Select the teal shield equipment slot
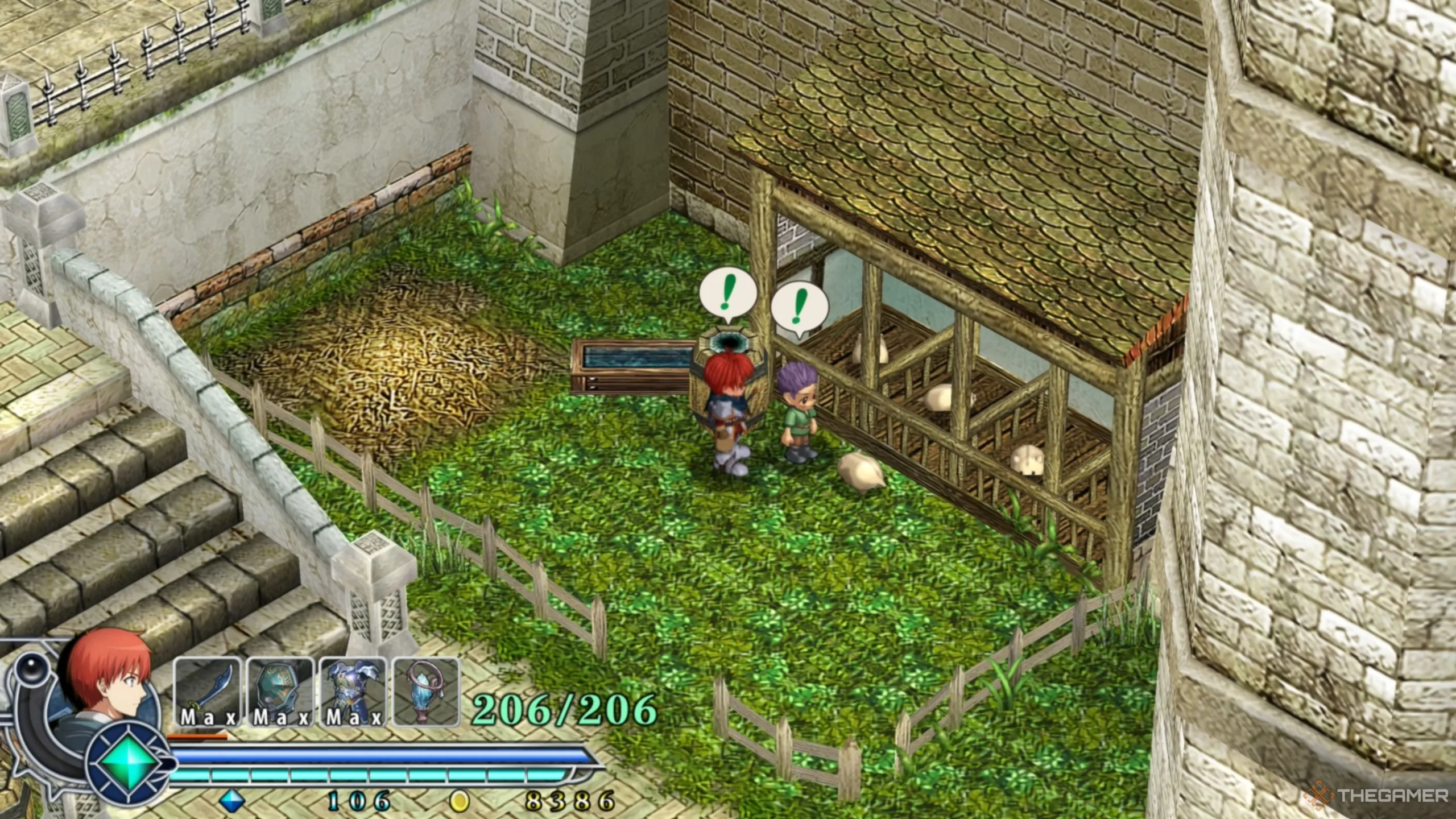Viewport: 1456px width, 819px height. pos(280,692)
